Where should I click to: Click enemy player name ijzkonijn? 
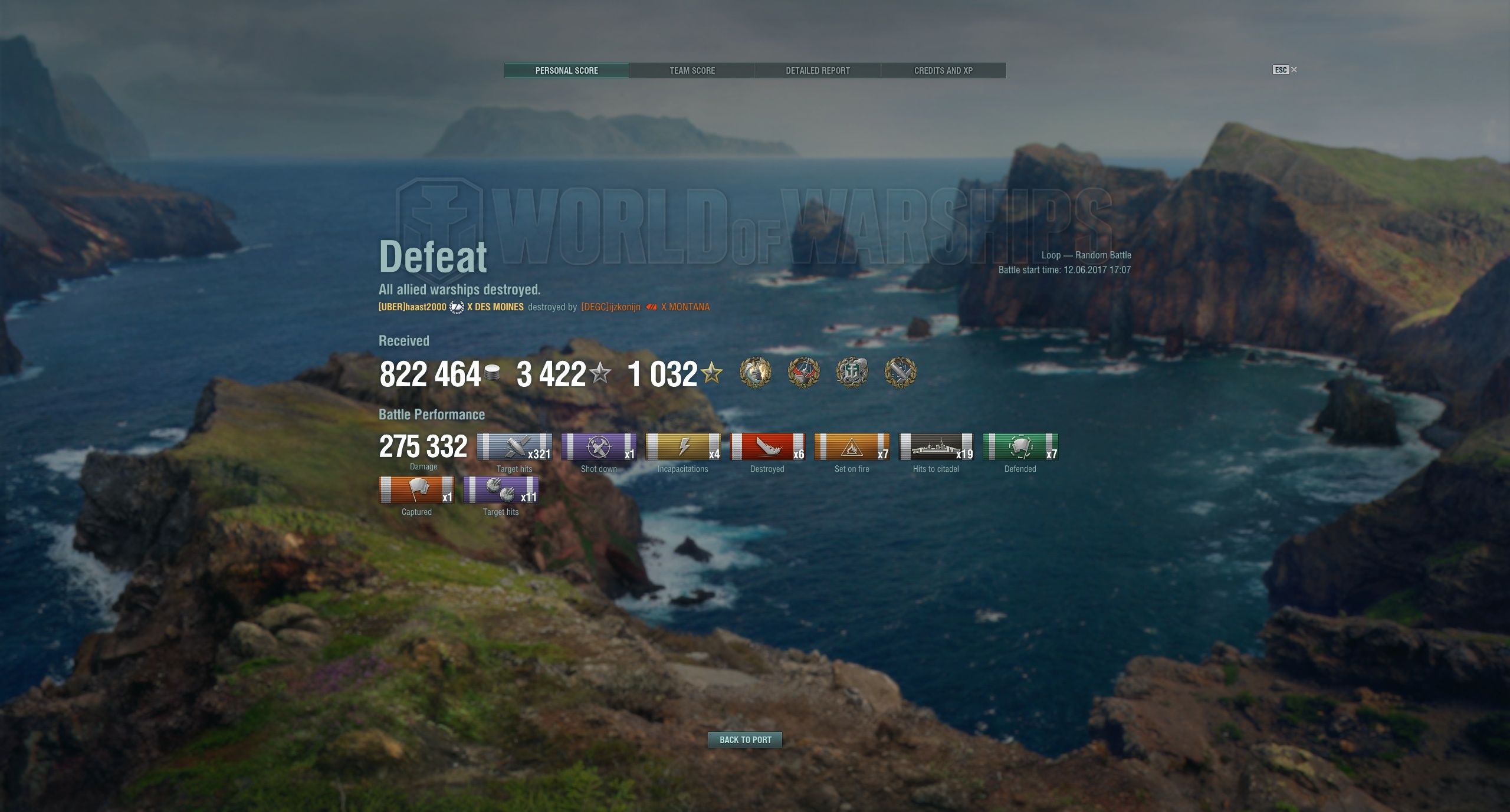click(x=610, y=307)
